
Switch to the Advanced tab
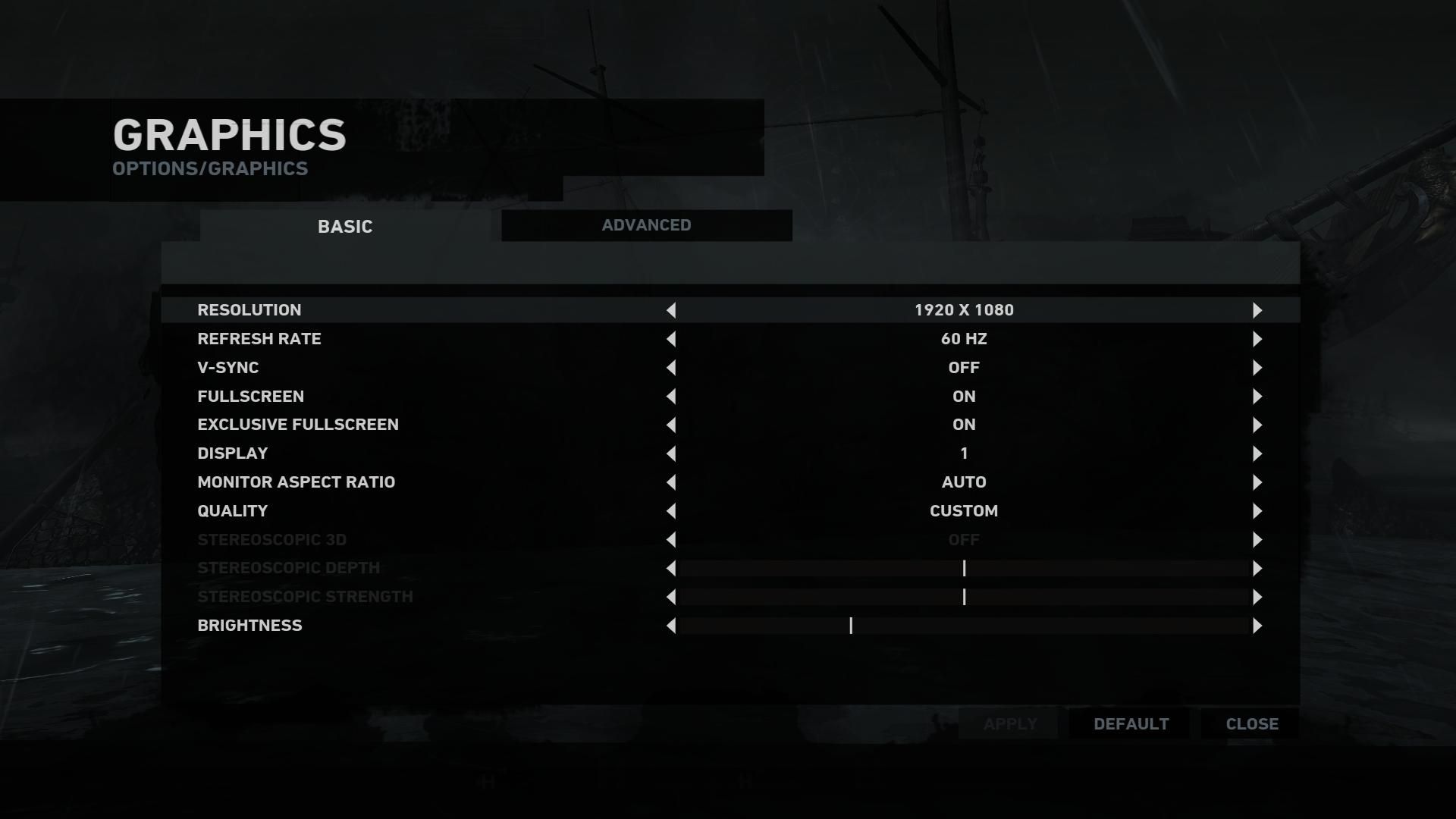pos(646,225)
